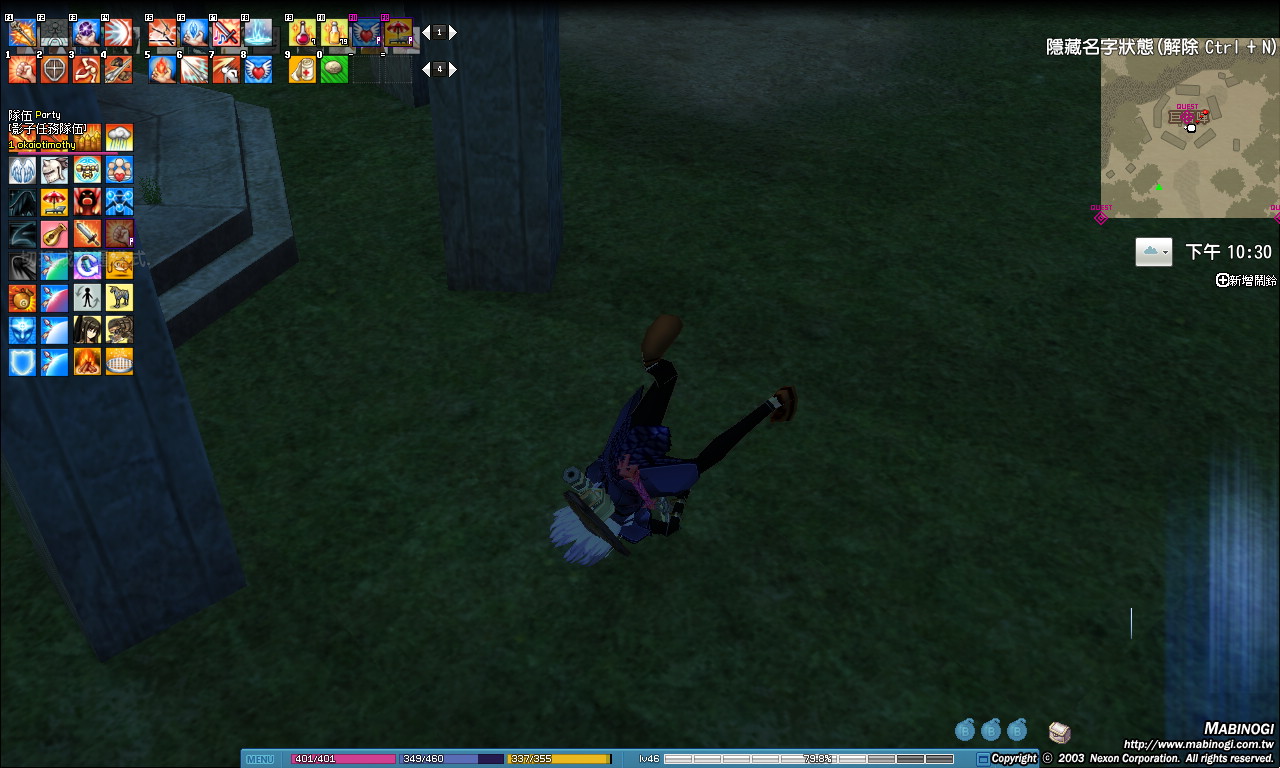
Task: Open the weather dropdown beside the clock
Action: click(1153, 252)
